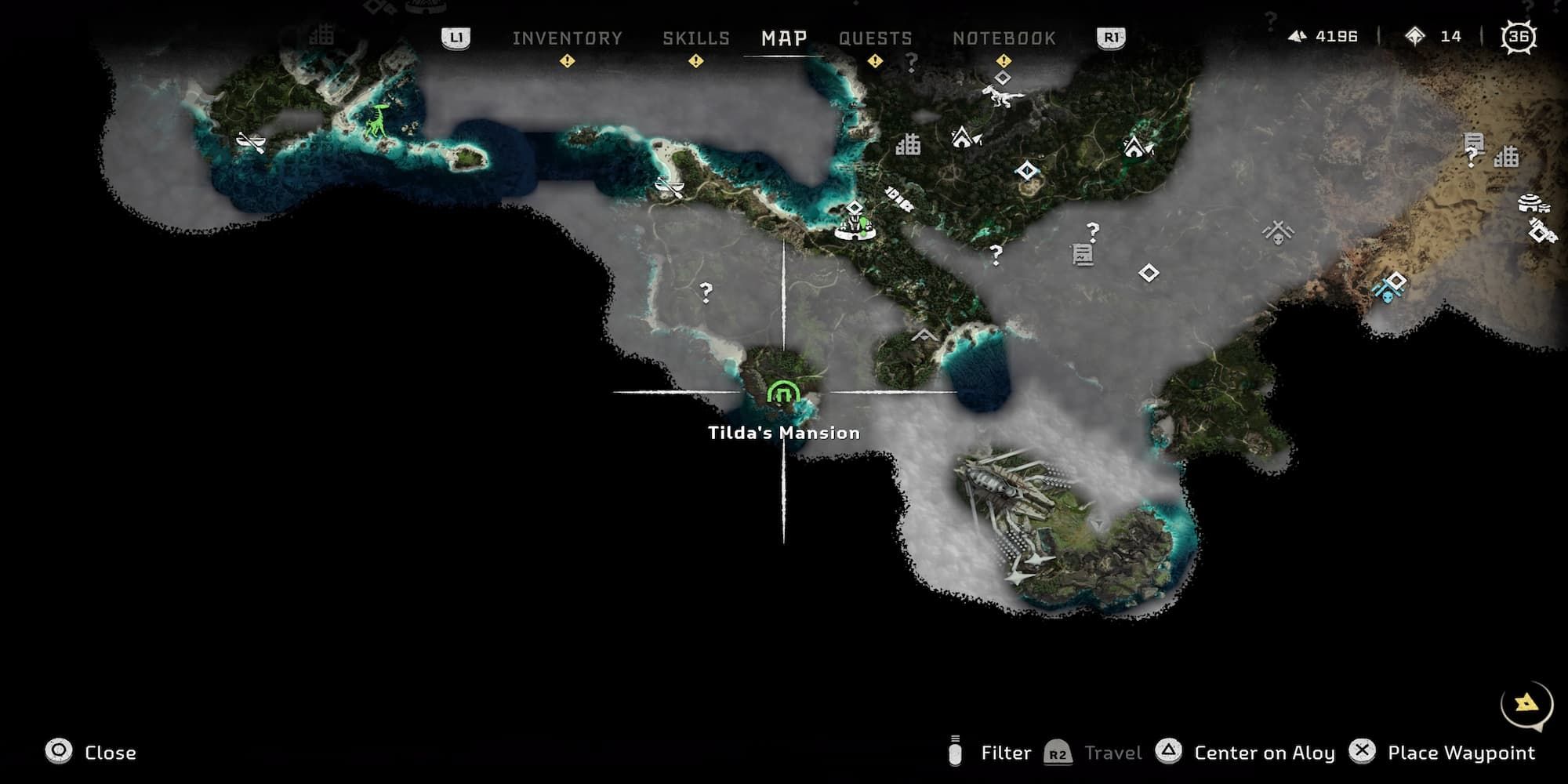Switch to the Quests tab
The image size is (1568, 784).
pos(876,38)
